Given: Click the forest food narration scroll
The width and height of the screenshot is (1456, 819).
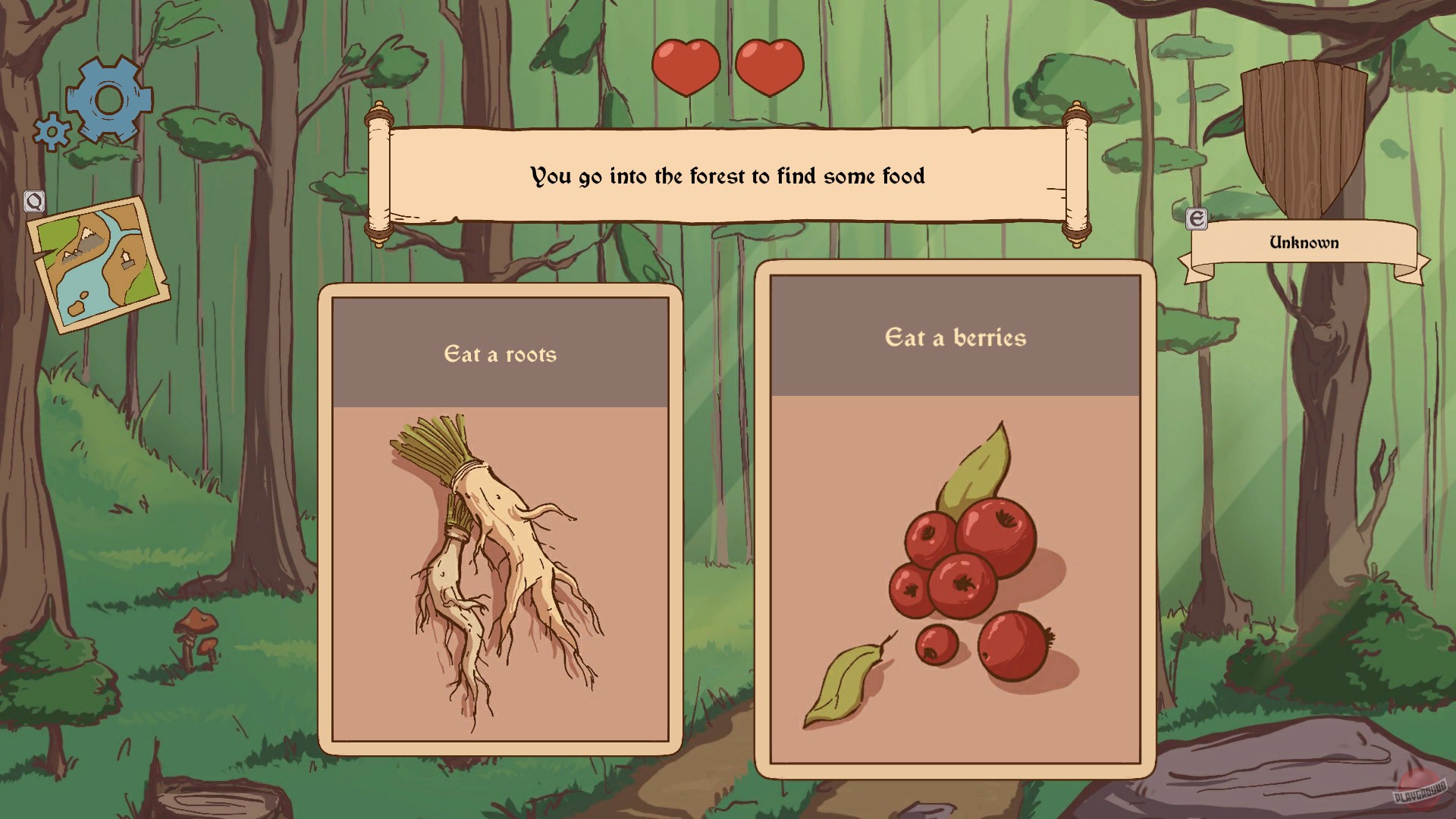Looking at the screenshot, I should click(726, 176).
